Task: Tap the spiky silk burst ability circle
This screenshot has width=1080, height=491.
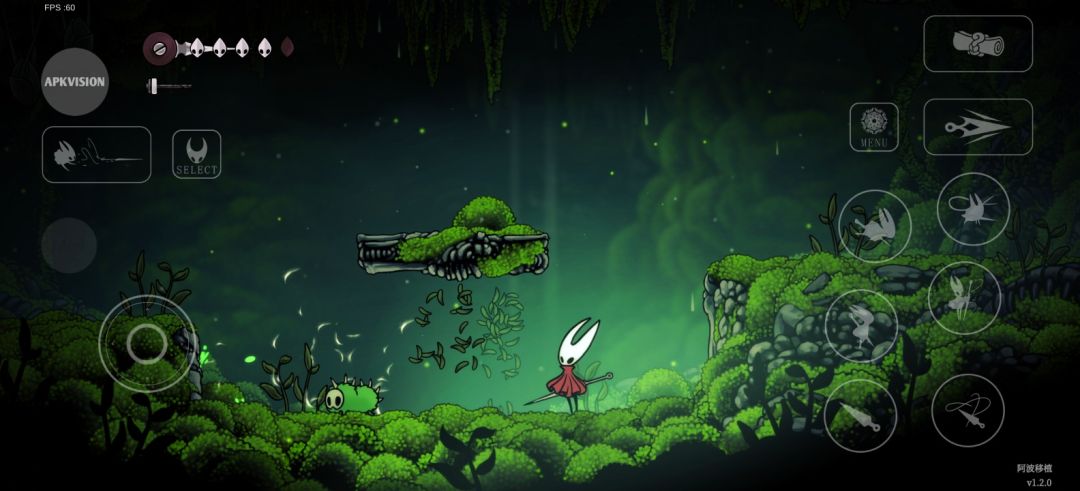Action: [973, 208]
